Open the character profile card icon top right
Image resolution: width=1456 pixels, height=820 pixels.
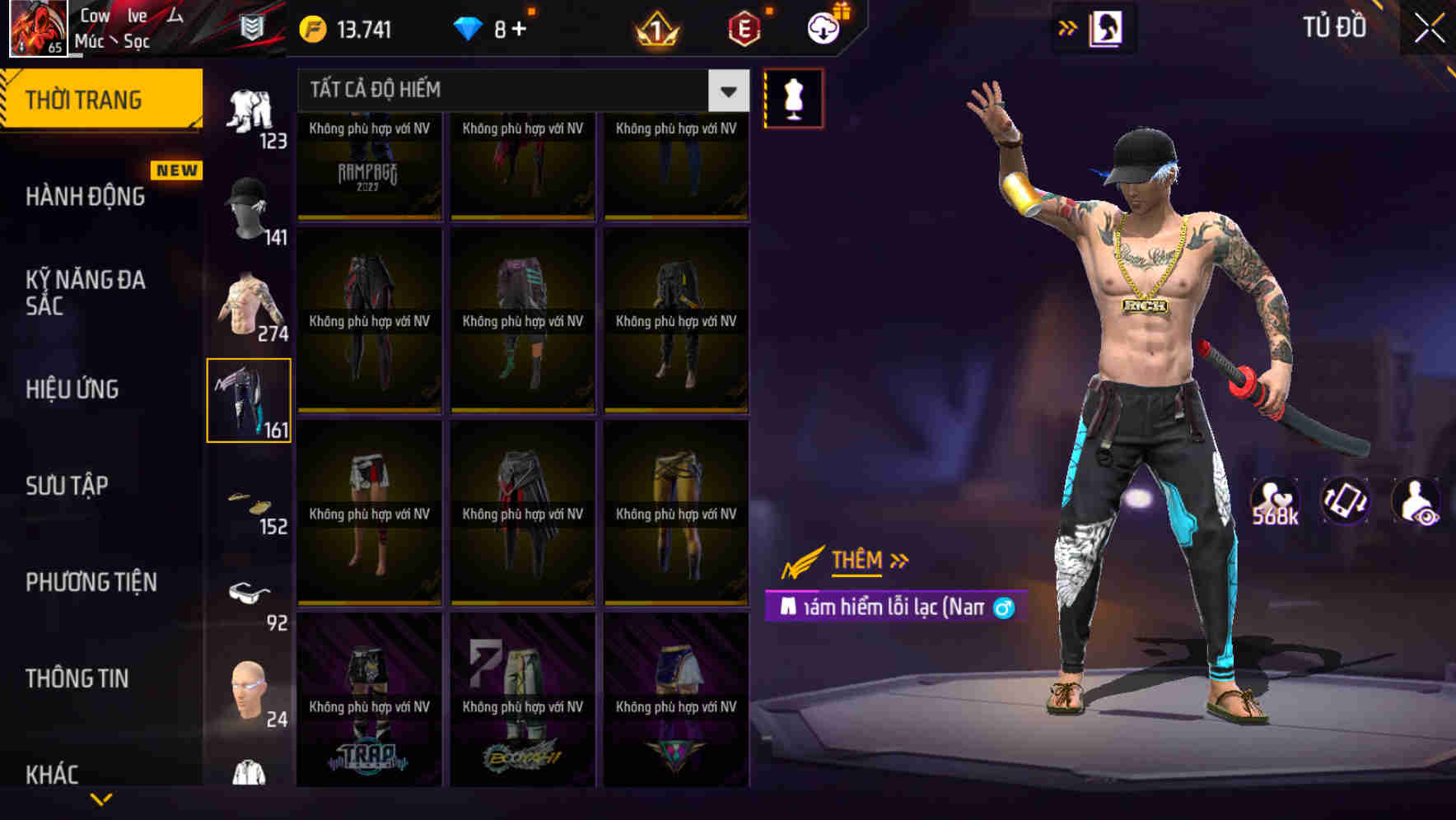click(x=1106, y=27)
